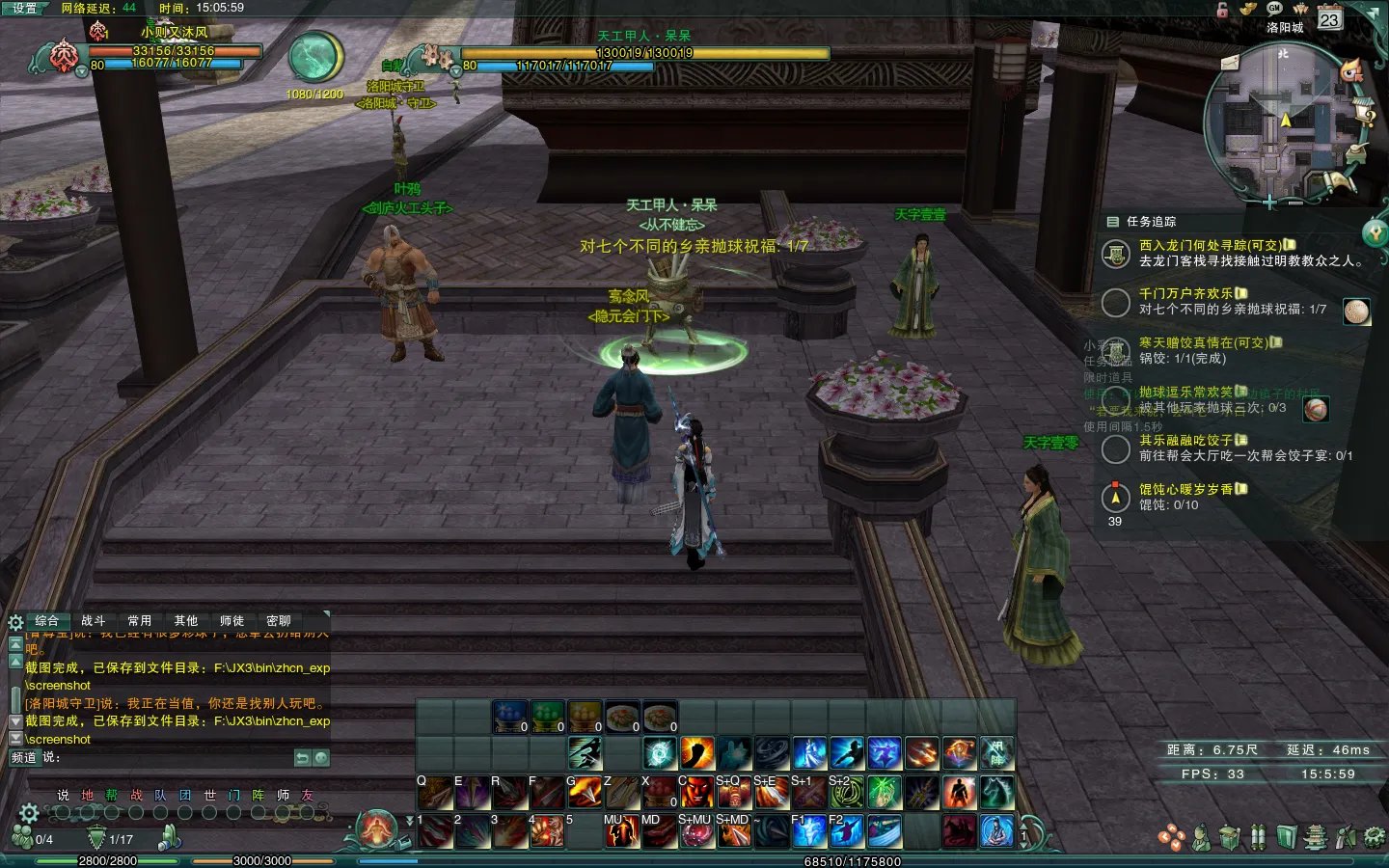
Task: Toggle the 世 world channel circle
Action: (x=209, y=813)
